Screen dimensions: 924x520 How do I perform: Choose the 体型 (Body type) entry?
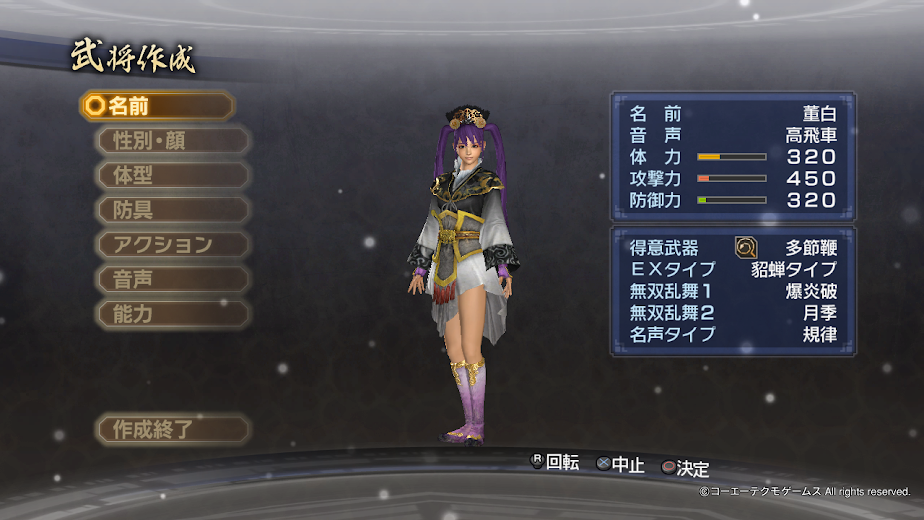point(171,175)
